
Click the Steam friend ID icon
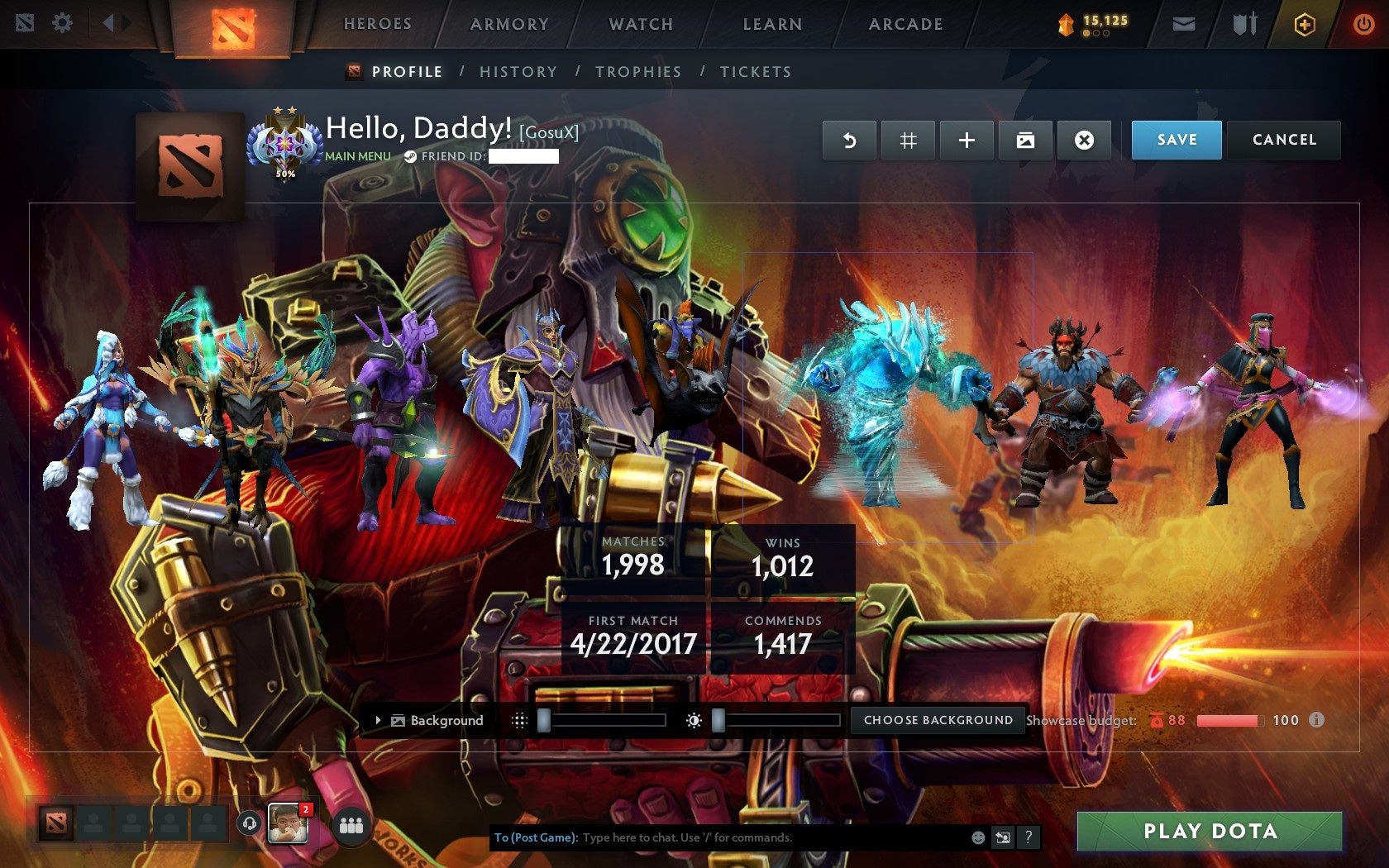click(x=408, y=155)
